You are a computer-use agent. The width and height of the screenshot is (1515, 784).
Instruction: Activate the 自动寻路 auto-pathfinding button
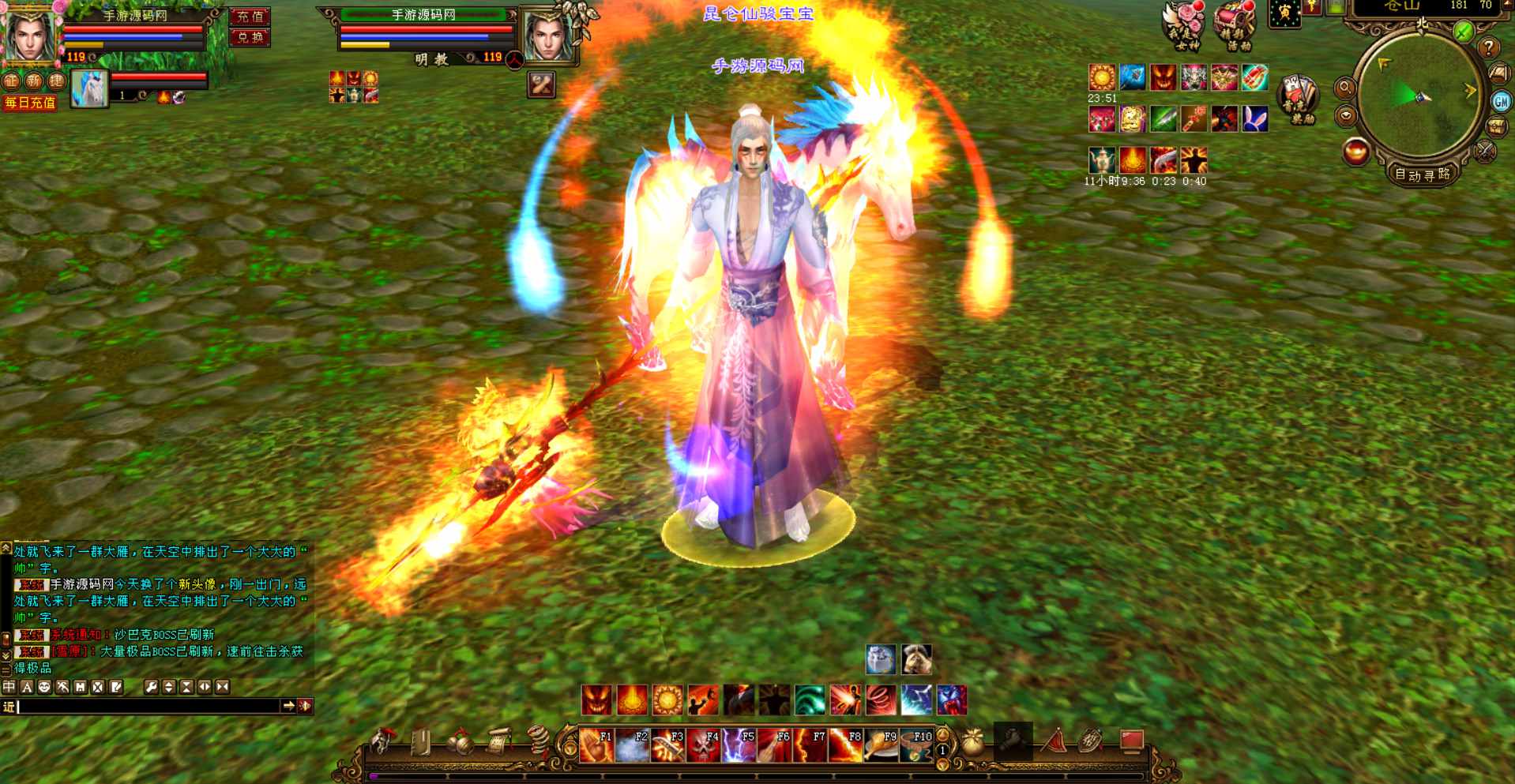tap(1422, 174)
